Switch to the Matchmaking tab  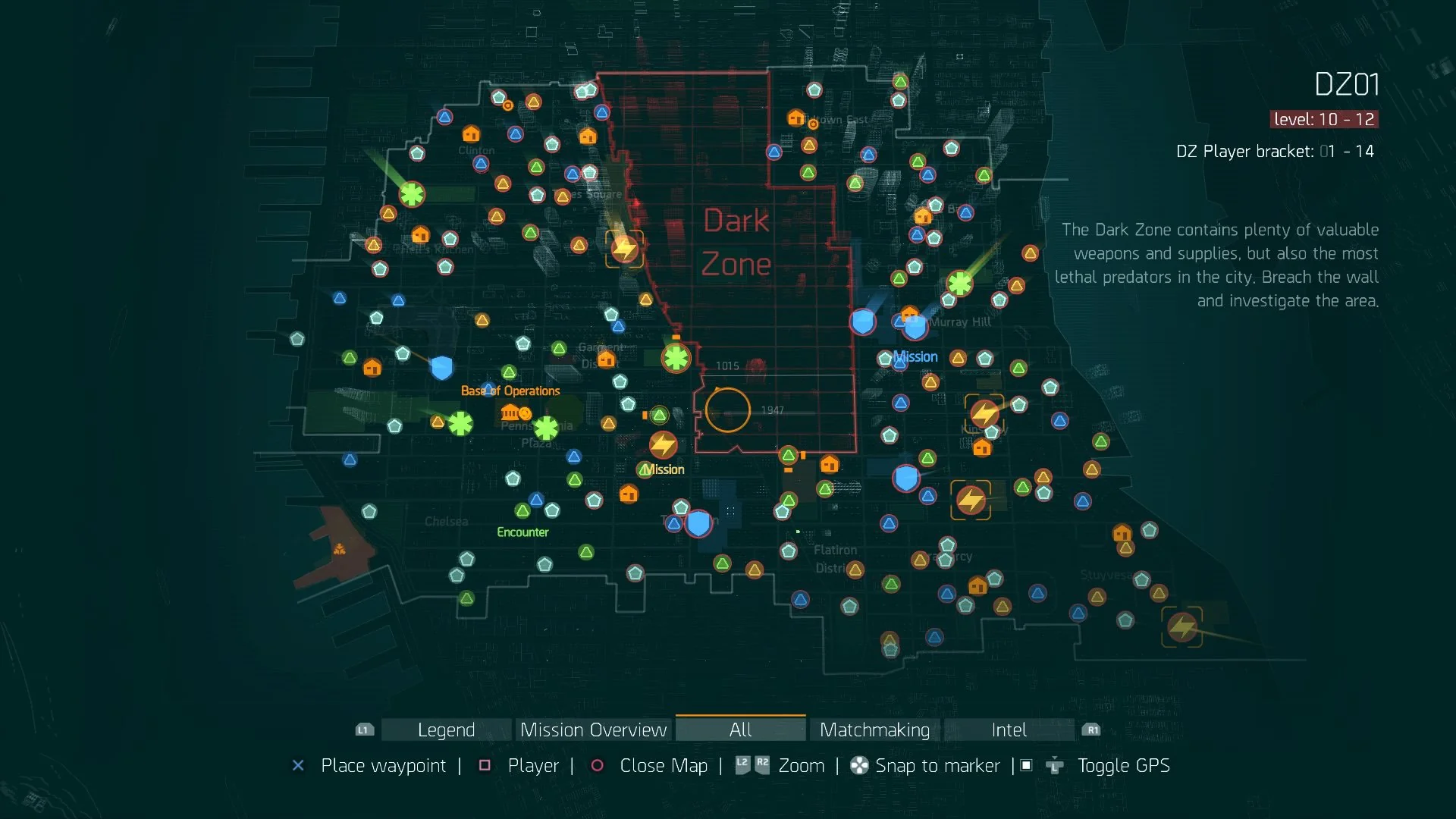874,730
